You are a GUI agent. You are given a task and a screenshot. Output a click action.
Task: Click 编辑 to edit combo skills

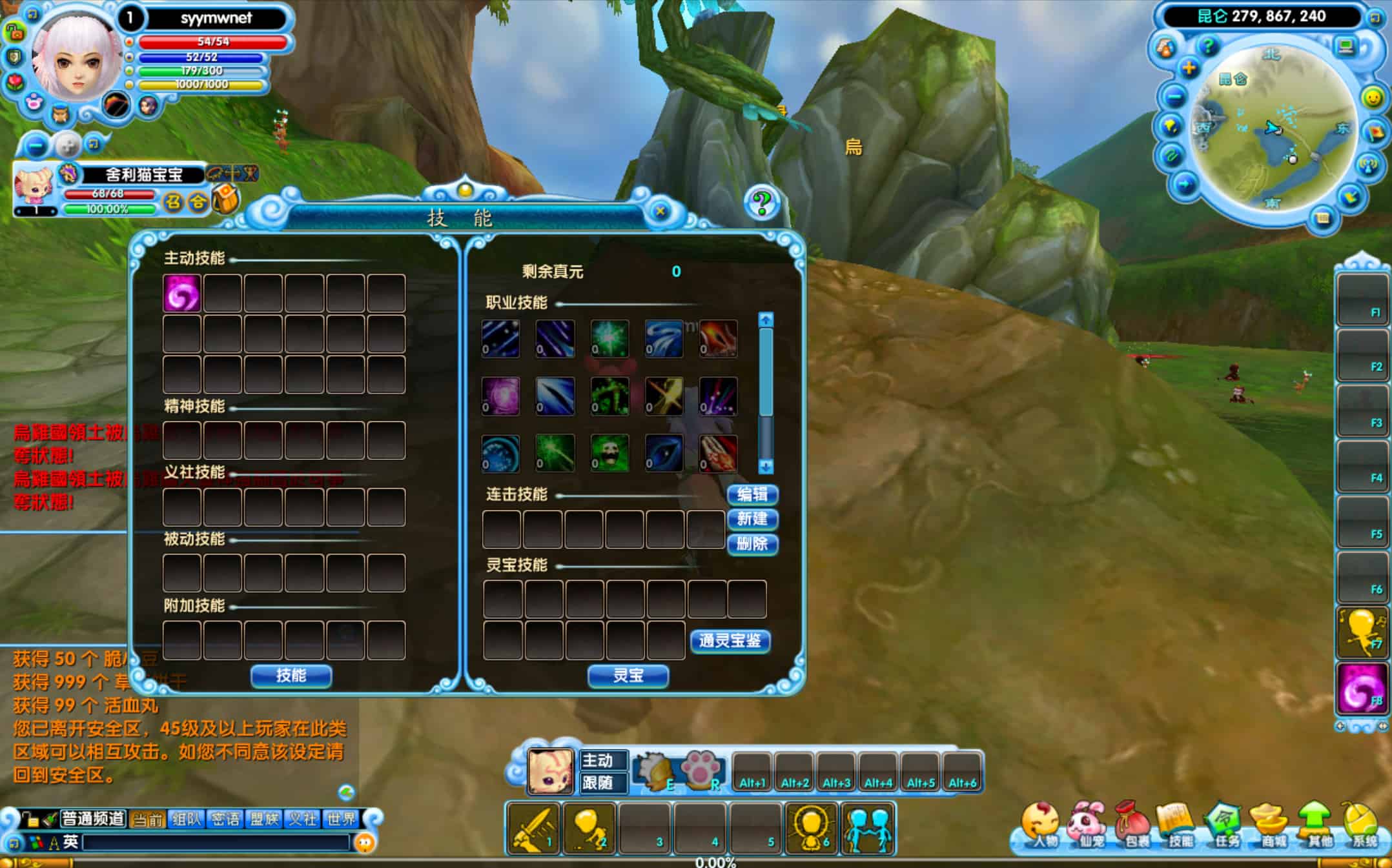(x=752, y=494)
